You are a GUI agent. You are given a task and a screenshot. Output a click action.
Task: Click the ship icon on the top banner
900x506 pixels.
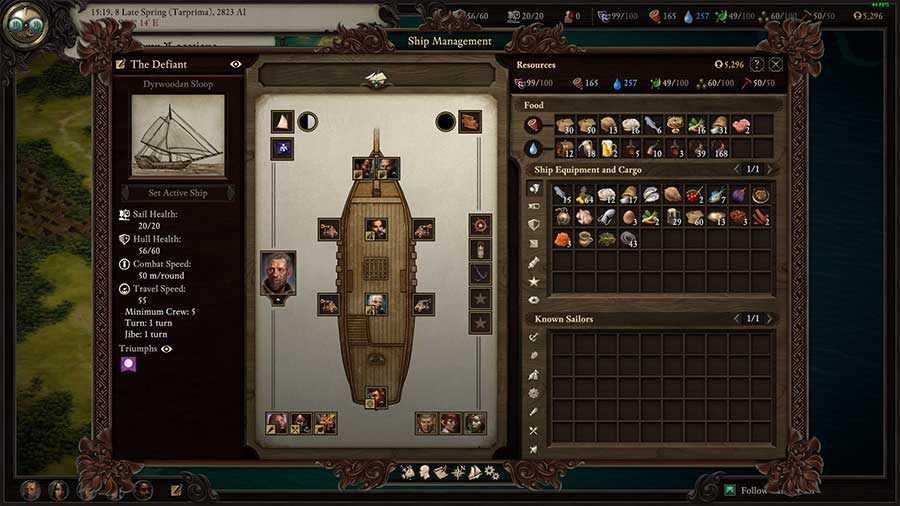tap(377, 78)
